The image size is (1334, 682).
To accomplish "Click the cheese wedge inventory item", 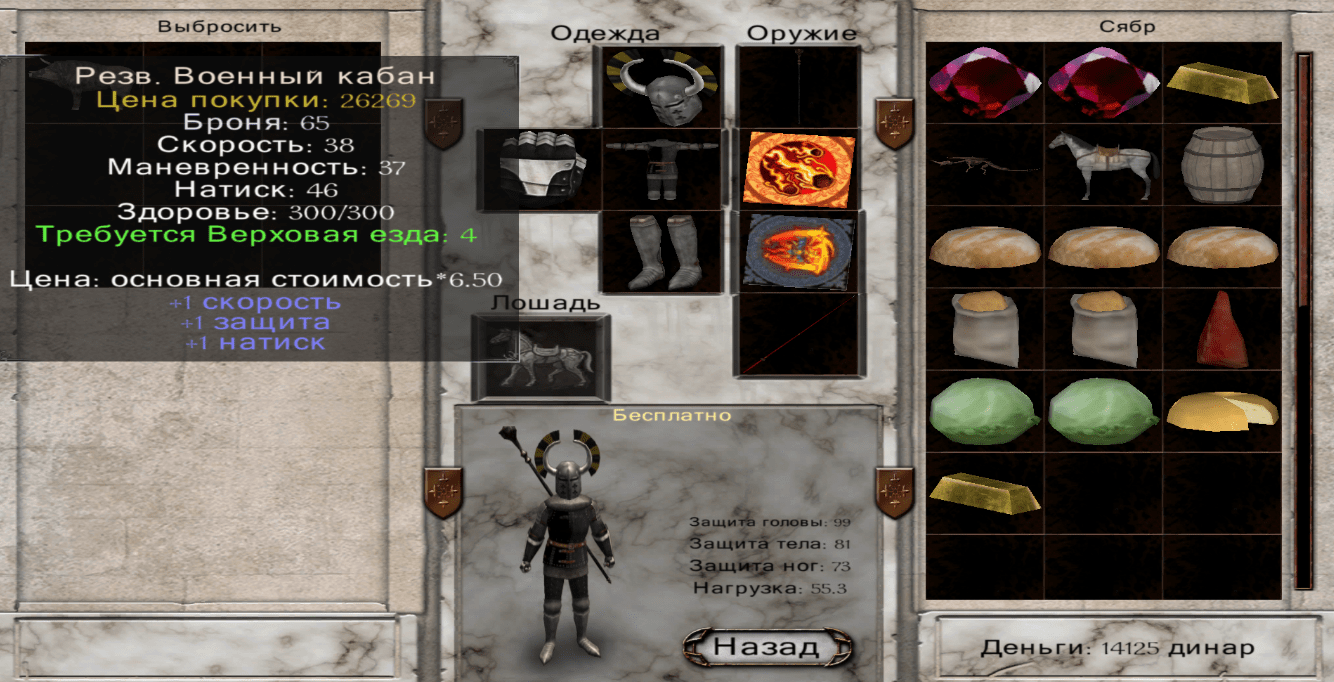I will (x=1222, y=412).
